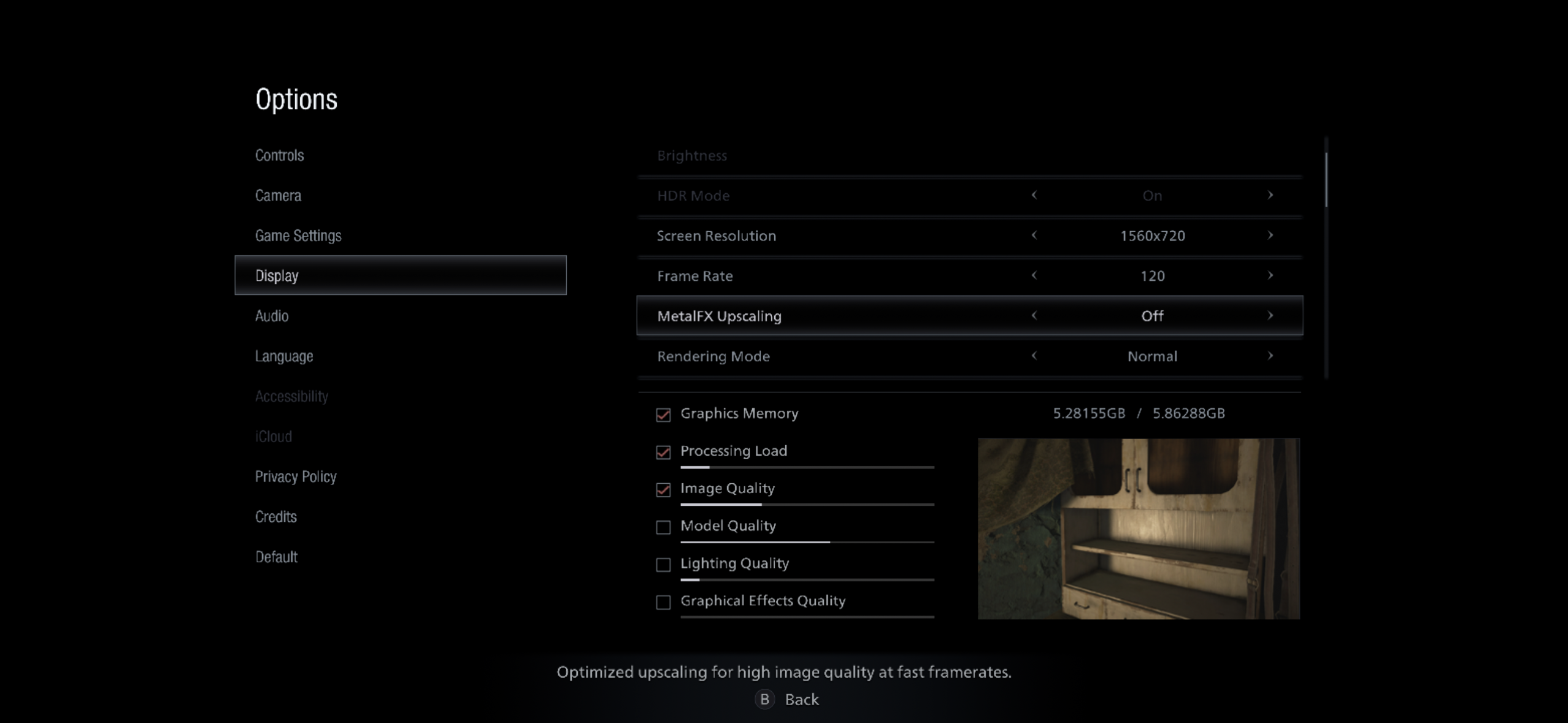Cycle Screen Resolution using left arrow

(x=1035, y=235)
